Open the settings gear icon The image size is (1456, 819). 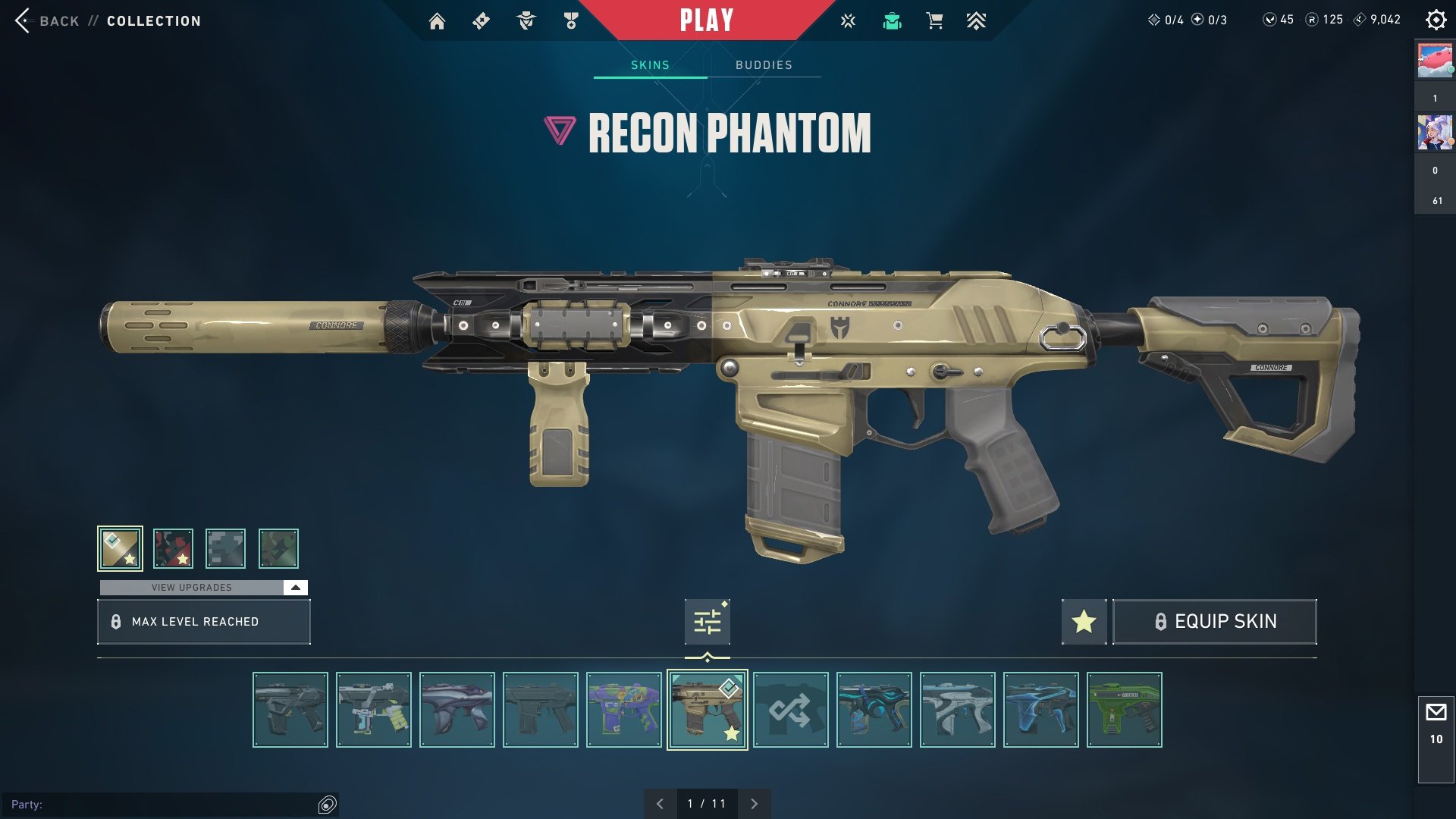[x=1436, y=20]
